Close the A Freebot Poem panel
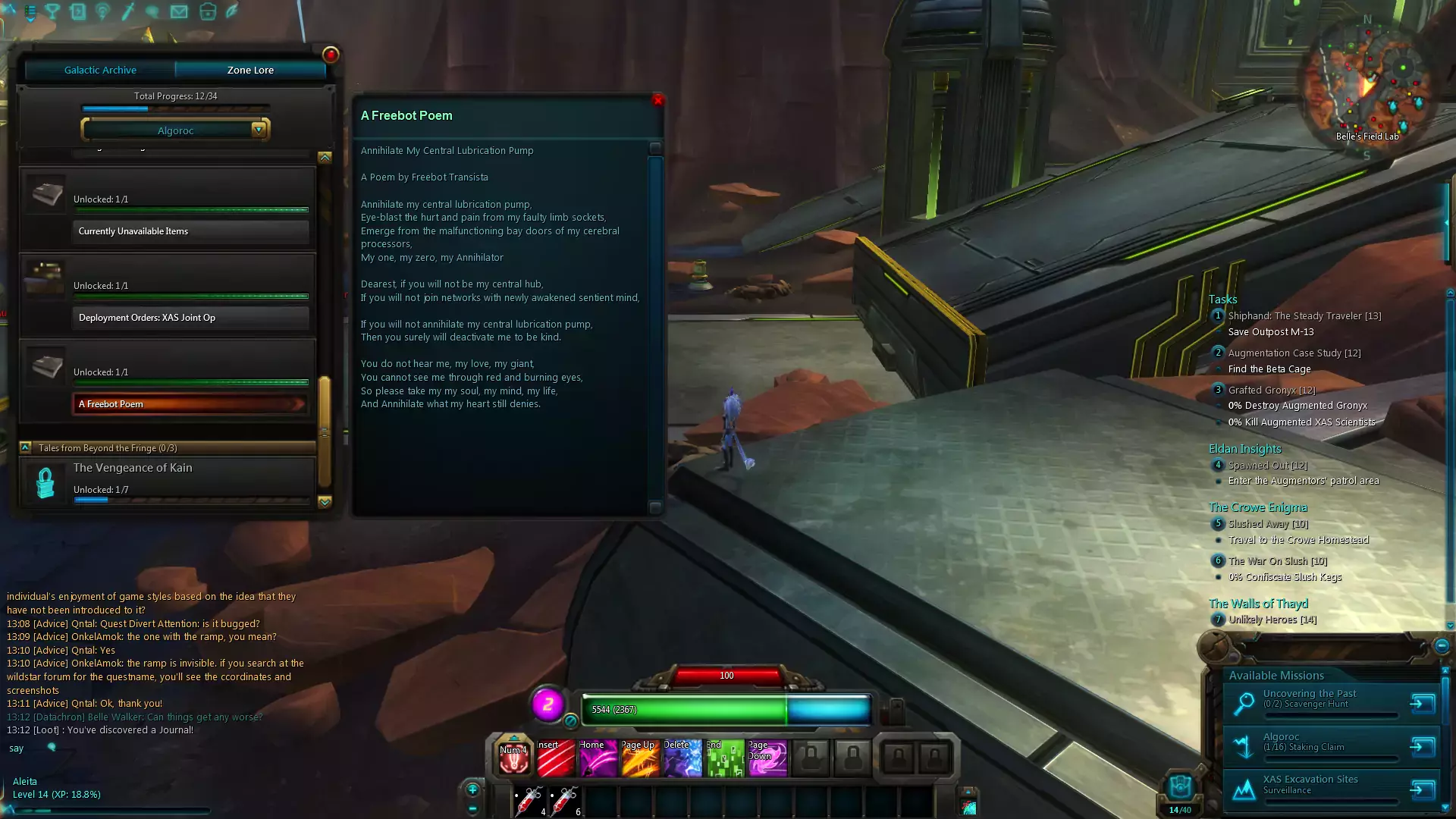This screenshot has height=819, width=1456. (x=658, y=100)
